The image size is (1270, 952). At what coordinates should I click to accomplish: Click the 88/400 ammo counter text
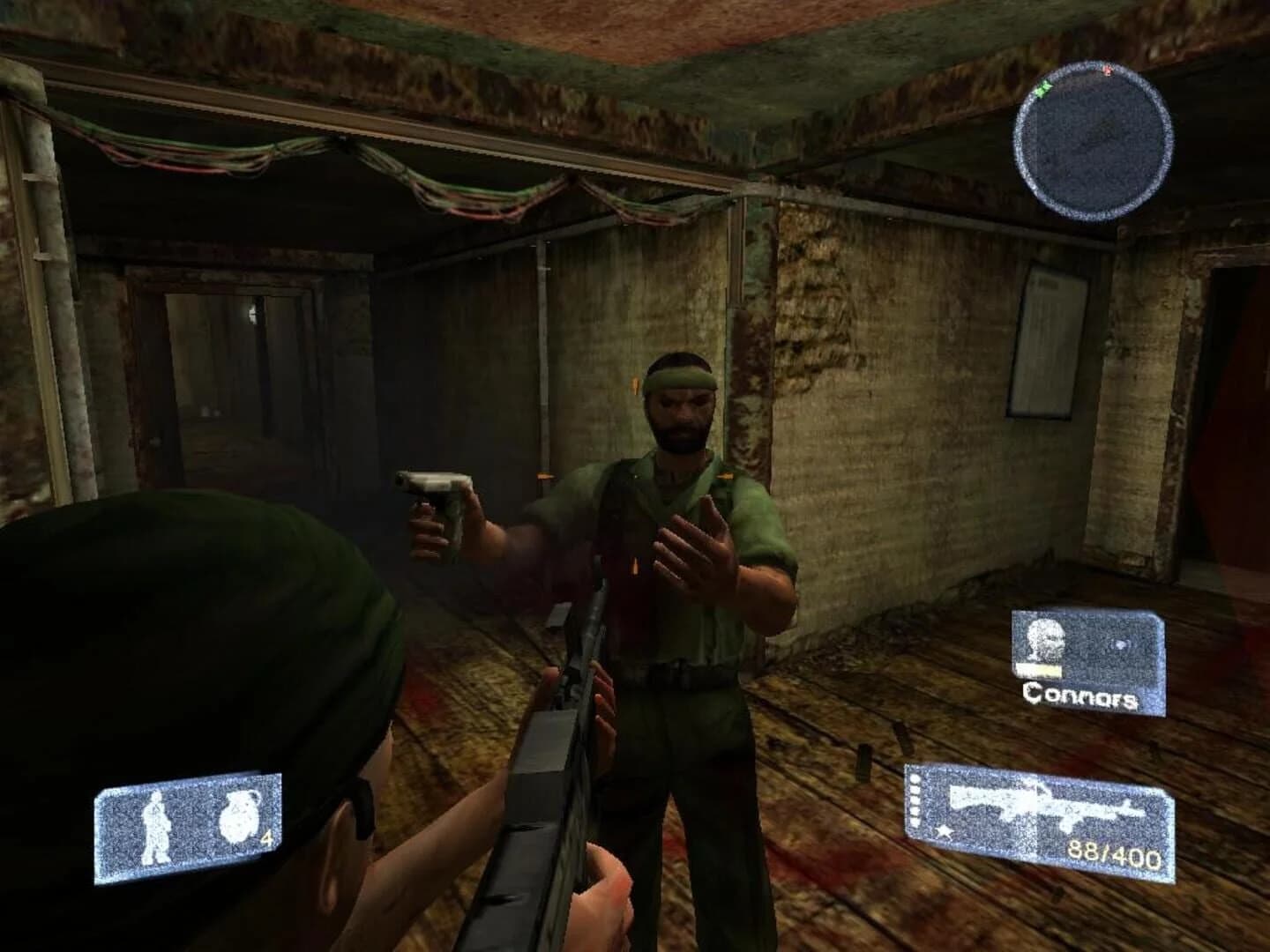[x=1114, y=854]
